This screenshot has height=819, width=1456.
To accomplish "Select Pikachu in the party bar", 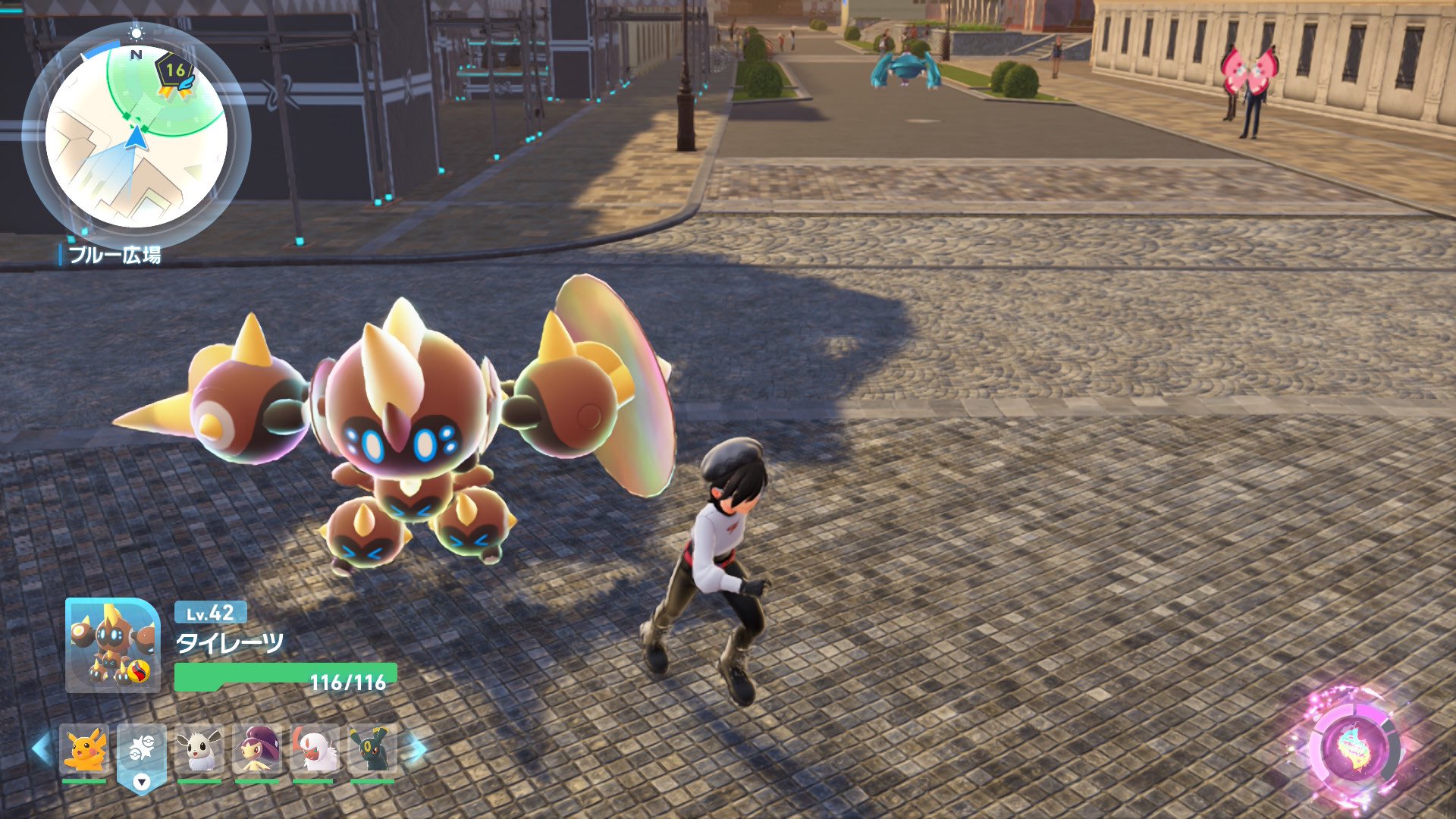I will coord(84,749).
